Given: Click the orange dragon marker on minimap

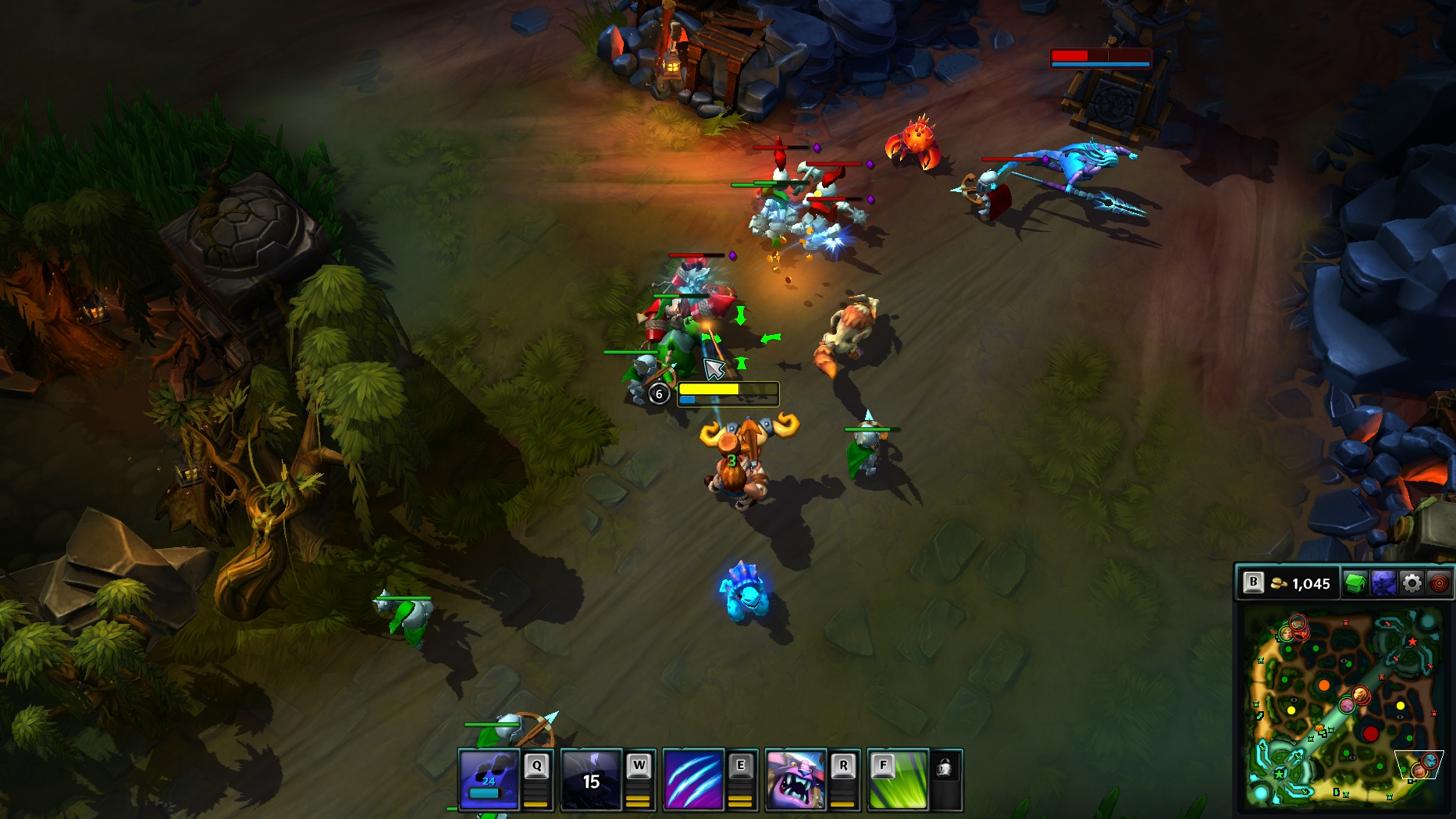Looking at the screenshot, I should [x=1324, y=685].
